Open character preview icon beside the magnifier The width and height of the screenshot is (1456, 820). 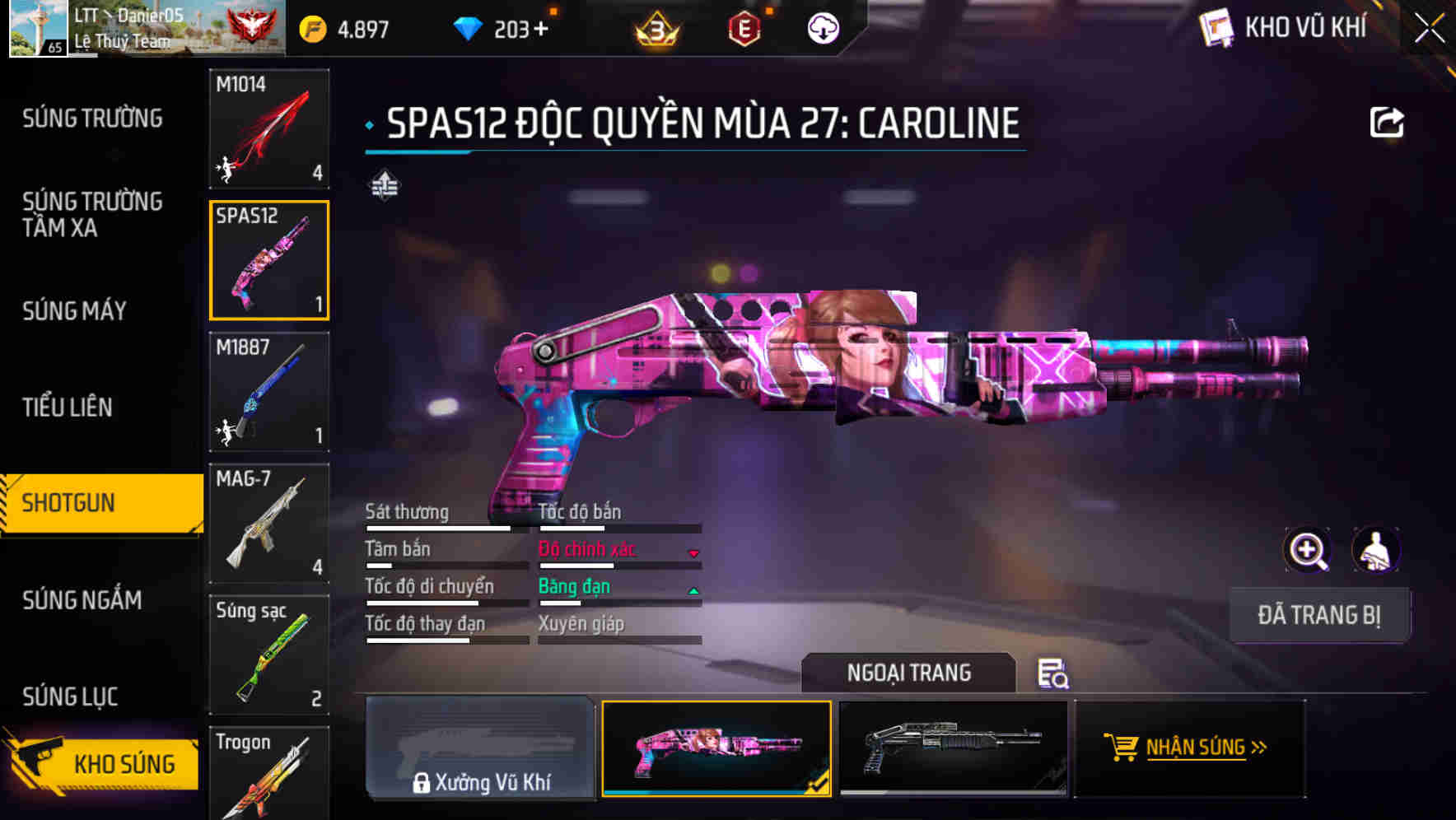[x=1377, y=550]
